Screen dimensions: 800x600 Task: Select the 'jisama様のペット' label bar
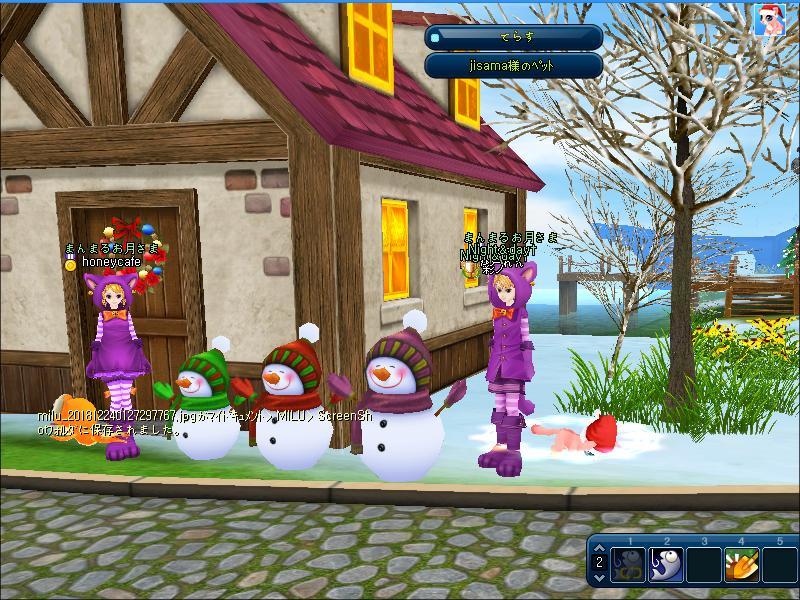pyautogui.click(x=513, y=65)
